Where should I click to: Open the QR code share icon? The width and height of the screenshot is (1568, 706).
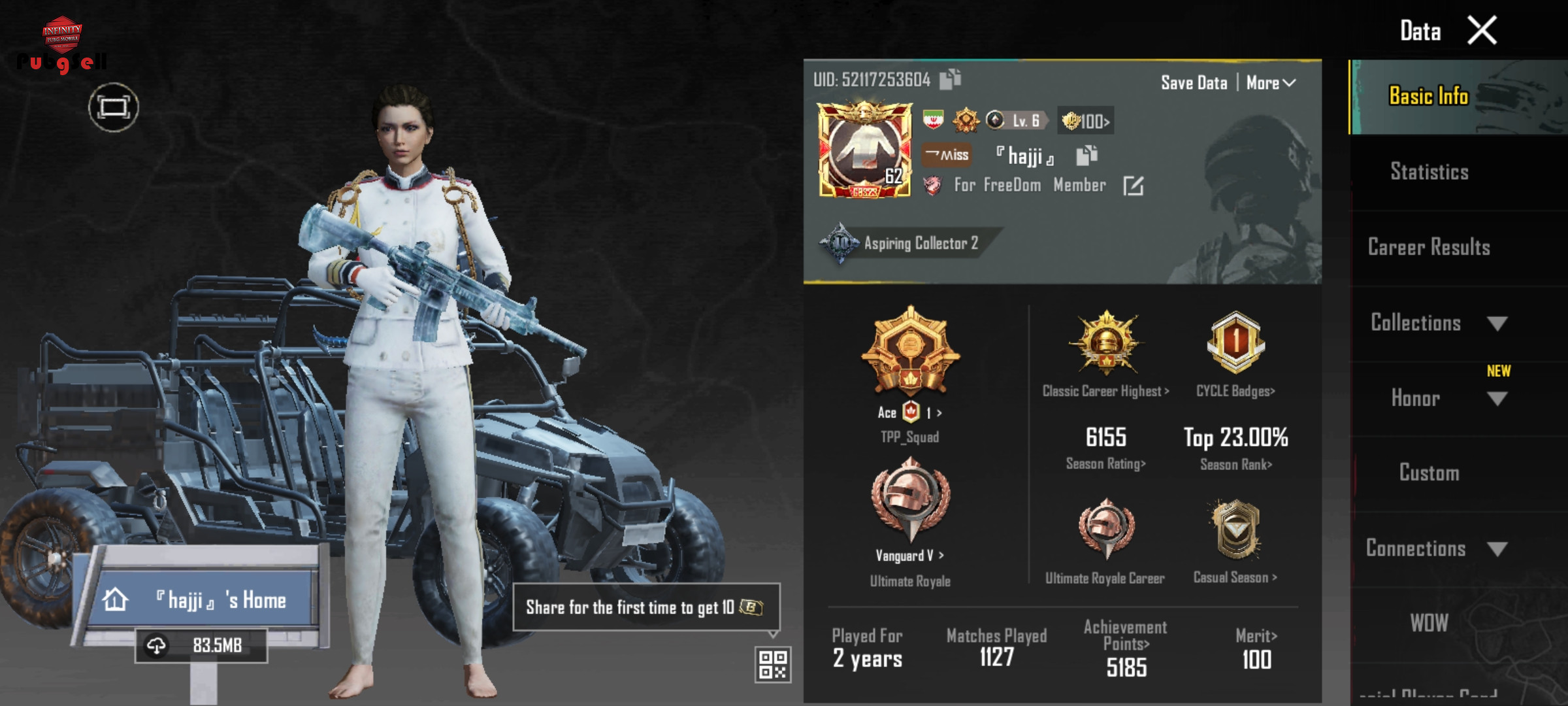773,665
